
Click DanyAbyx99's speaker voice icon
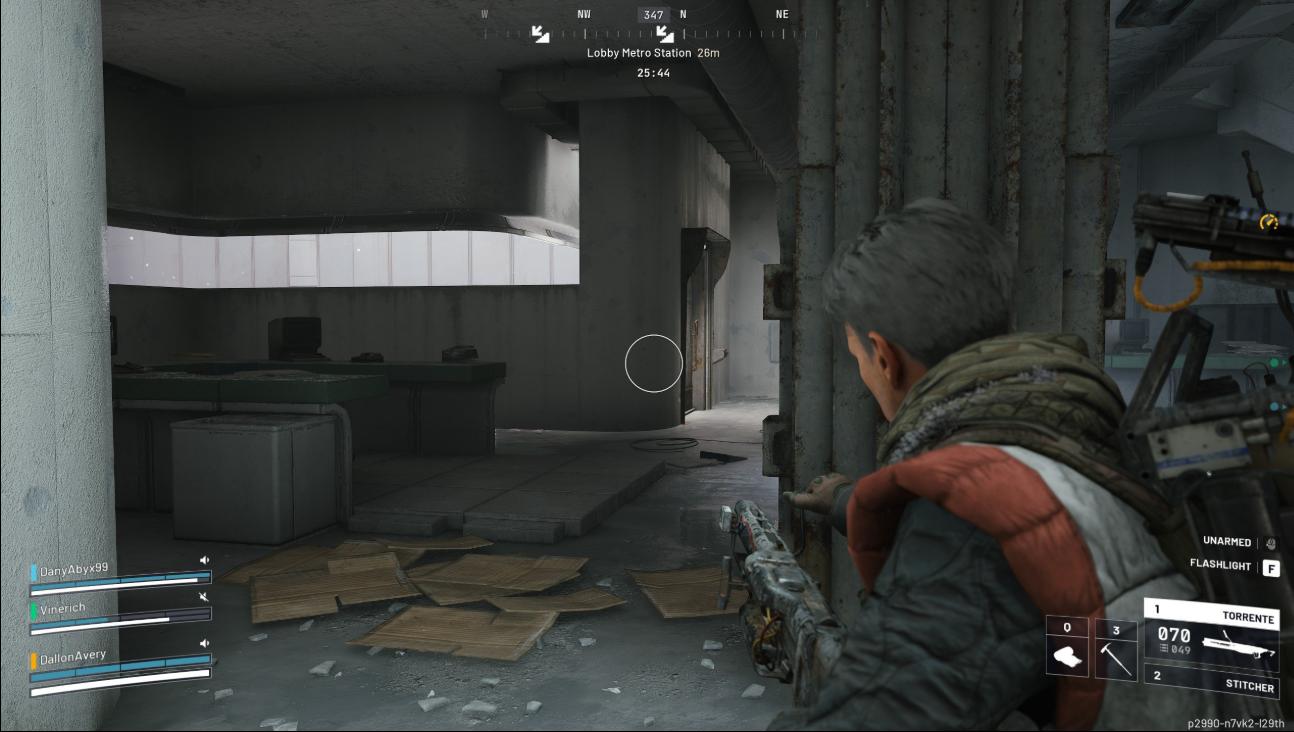tap(205, 561)
